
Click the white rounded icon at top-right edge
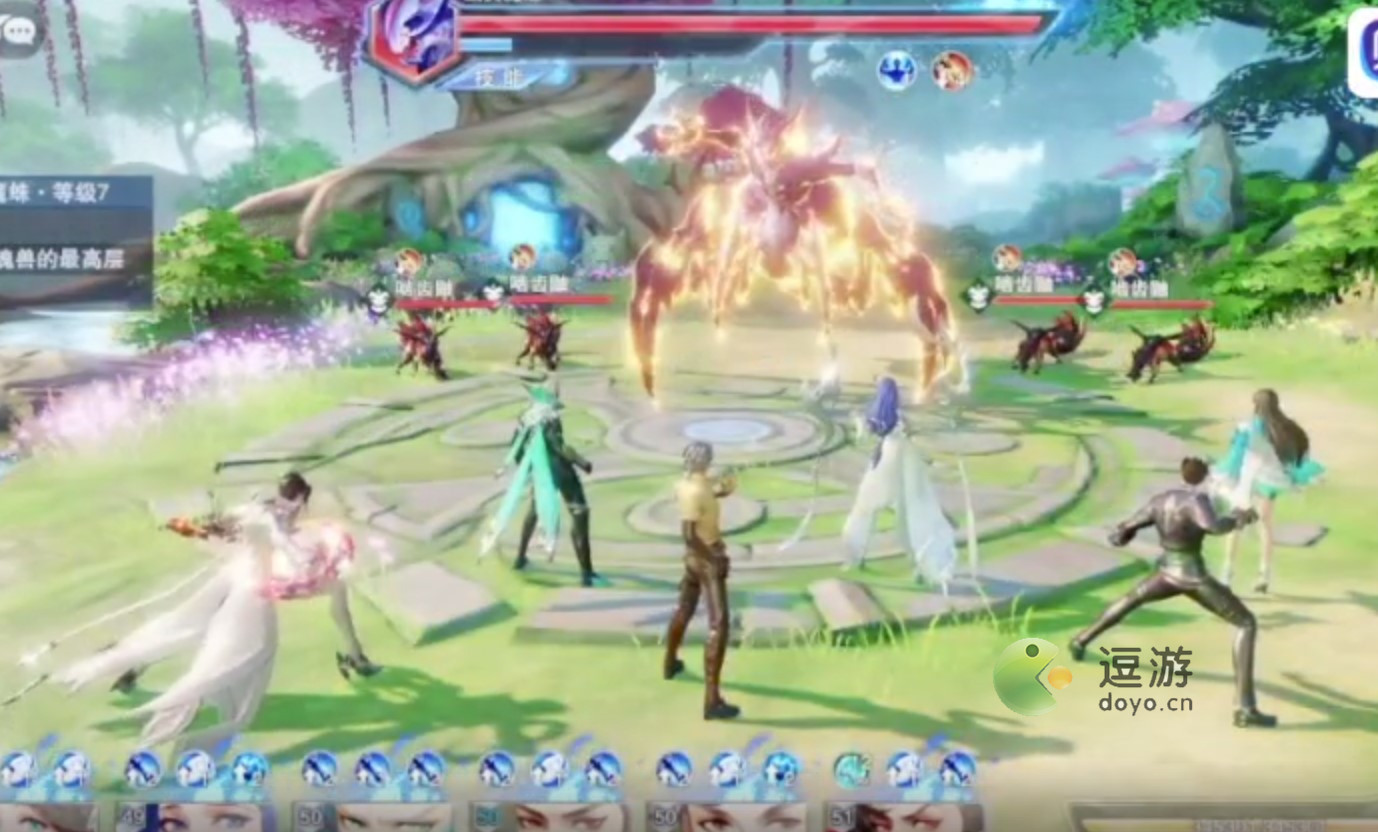point(1362,55)
